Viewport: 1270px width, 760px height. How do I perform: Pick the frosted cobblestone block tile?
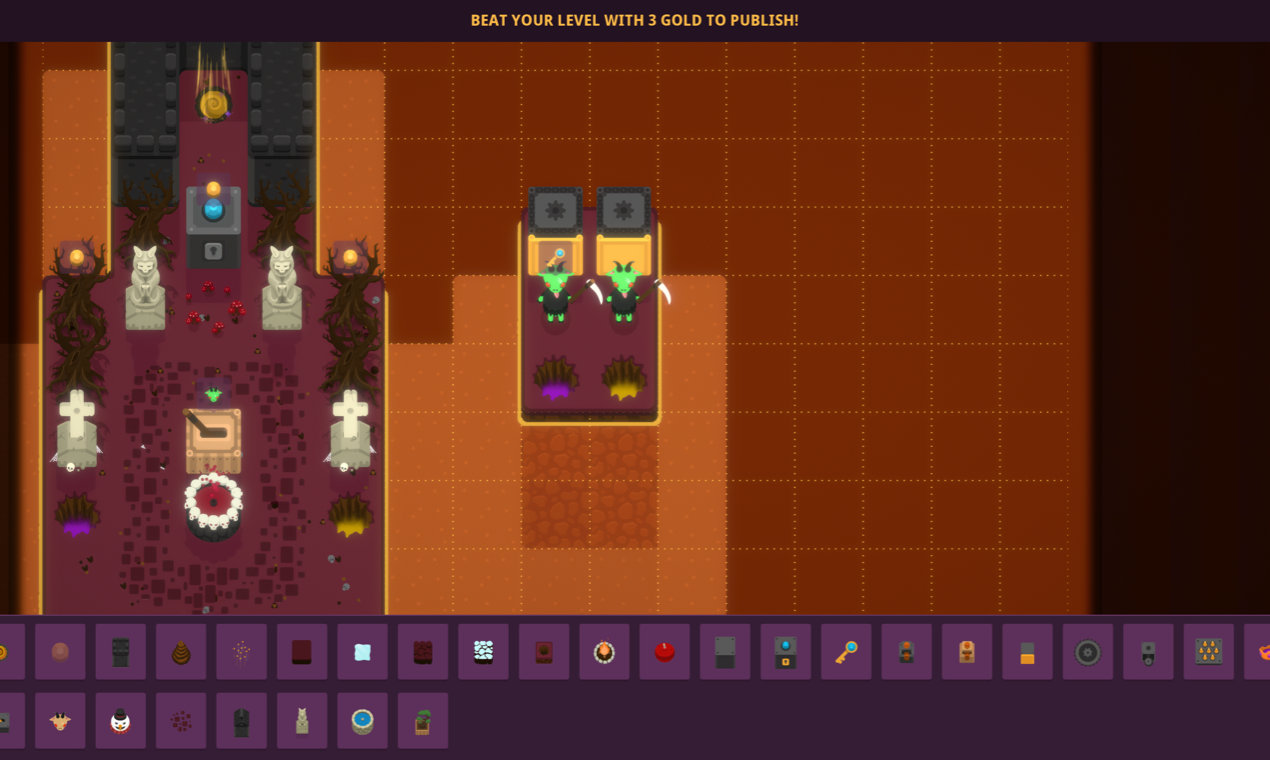(x=483, y=652)
